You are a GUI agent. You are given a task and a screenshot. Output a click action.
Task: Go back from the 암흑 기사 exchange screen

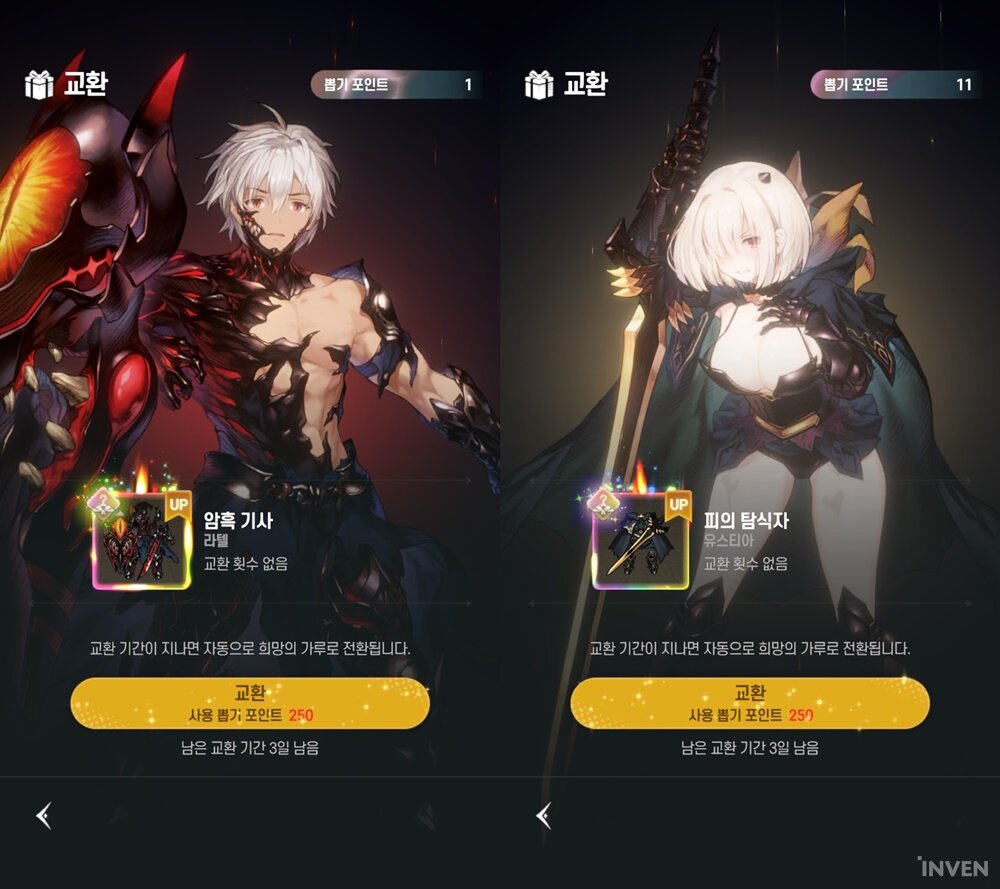tap(44, 816)
